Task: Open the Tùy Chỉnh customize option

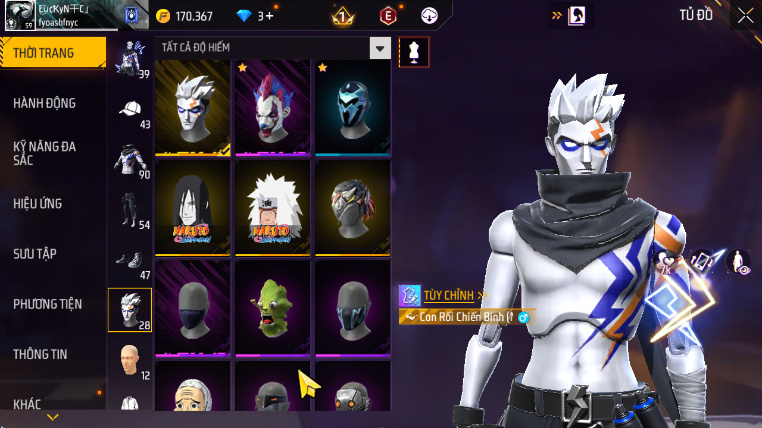Action: click(x=443, y=295)
